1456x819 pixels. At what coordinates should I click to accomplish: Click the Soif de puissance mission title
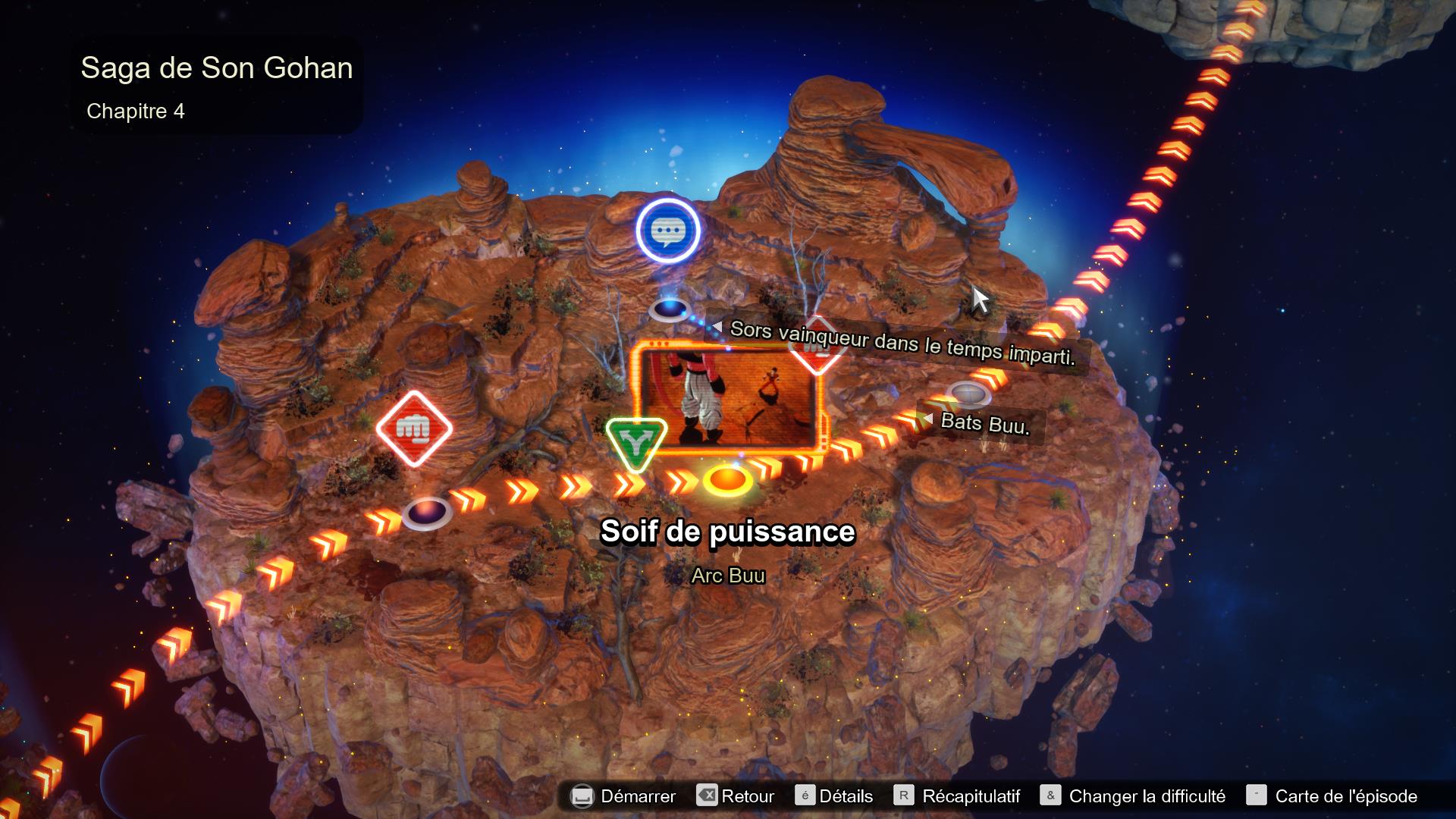(728, 532)
